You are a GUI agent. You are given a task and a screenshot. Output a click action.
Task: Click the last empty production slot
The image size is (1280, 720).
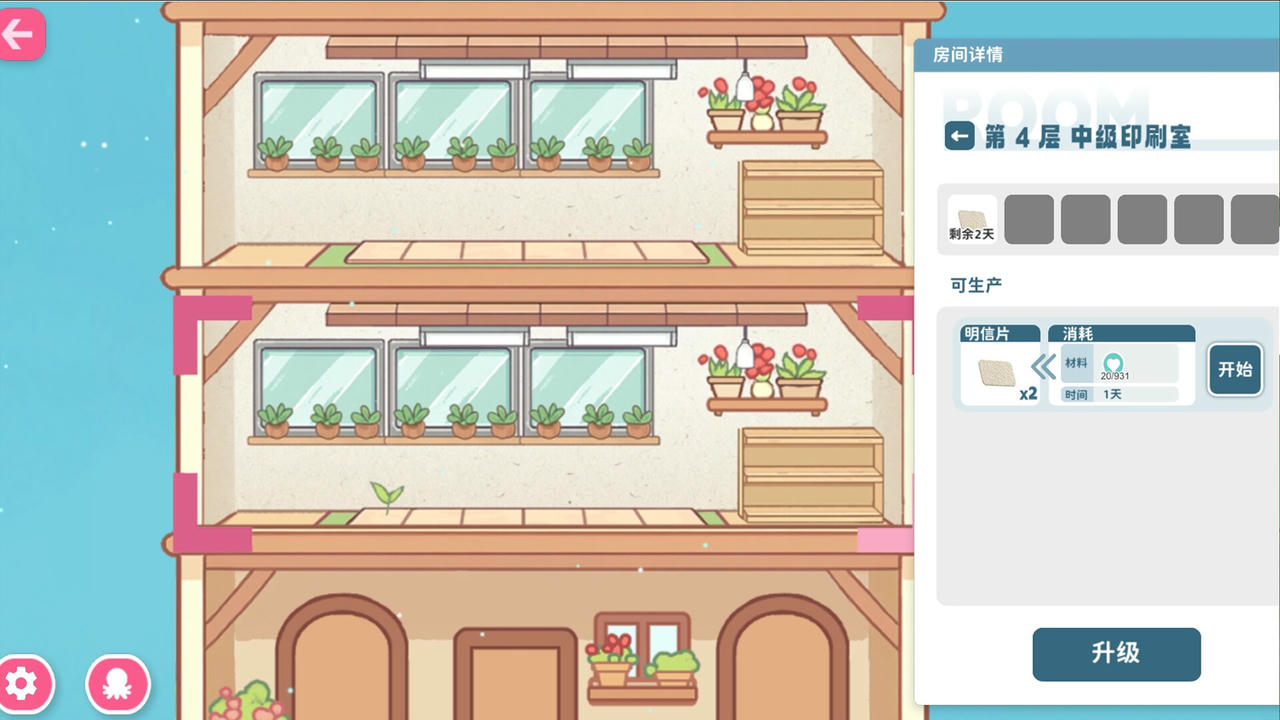click(1256, 218)
